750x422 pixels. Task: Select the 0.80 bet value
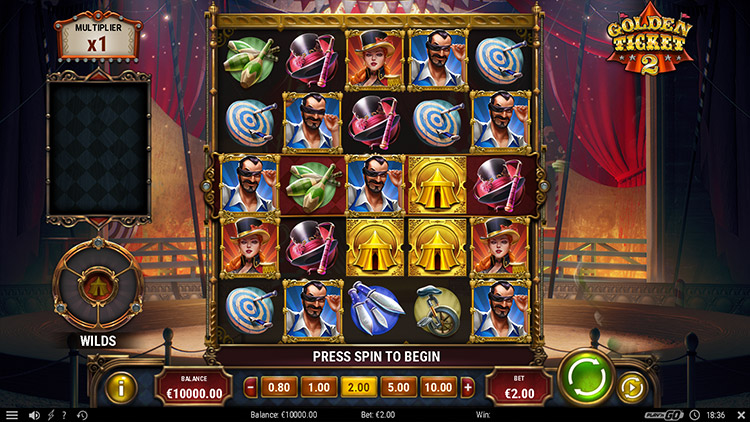pyautogui.click(x=283, y=387)
